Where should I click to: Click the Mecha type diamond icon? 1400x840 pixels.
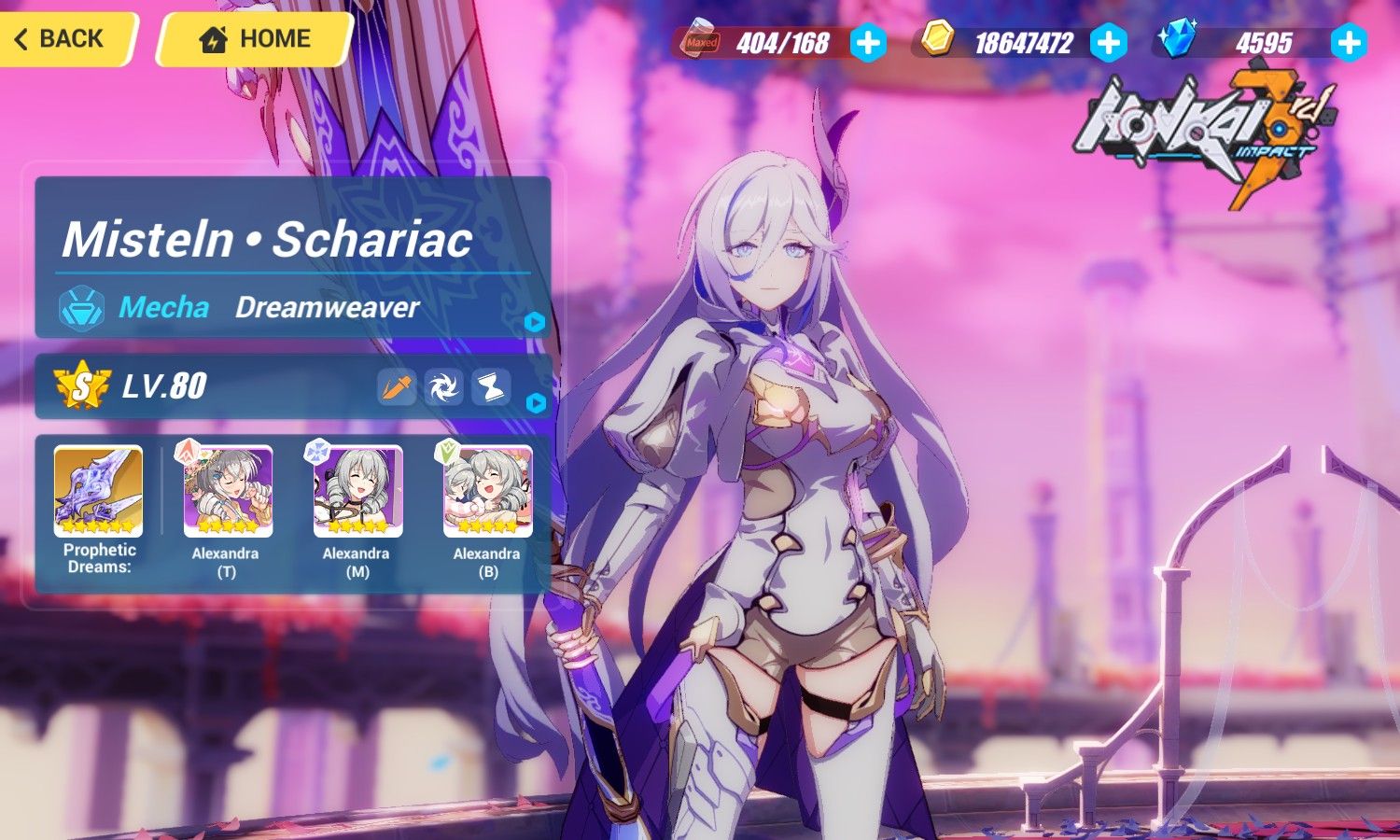(79, 308)
